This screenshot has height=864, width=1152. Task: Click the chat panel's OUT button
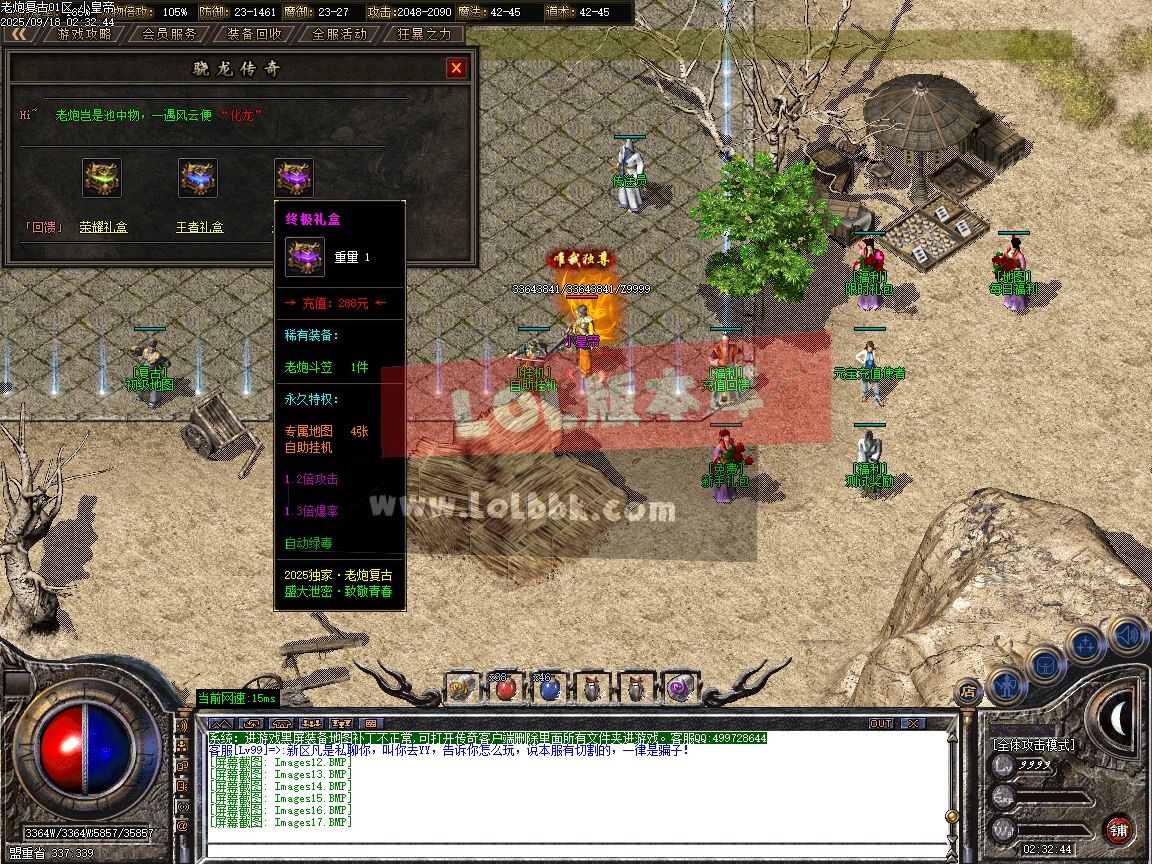881,723
